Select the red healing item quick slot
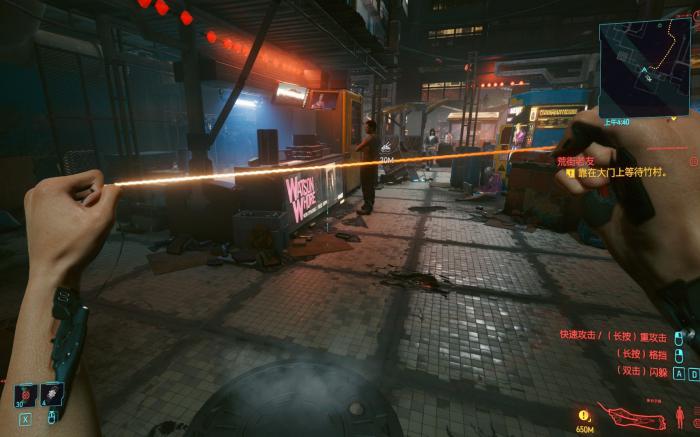 tap(25, 394)
